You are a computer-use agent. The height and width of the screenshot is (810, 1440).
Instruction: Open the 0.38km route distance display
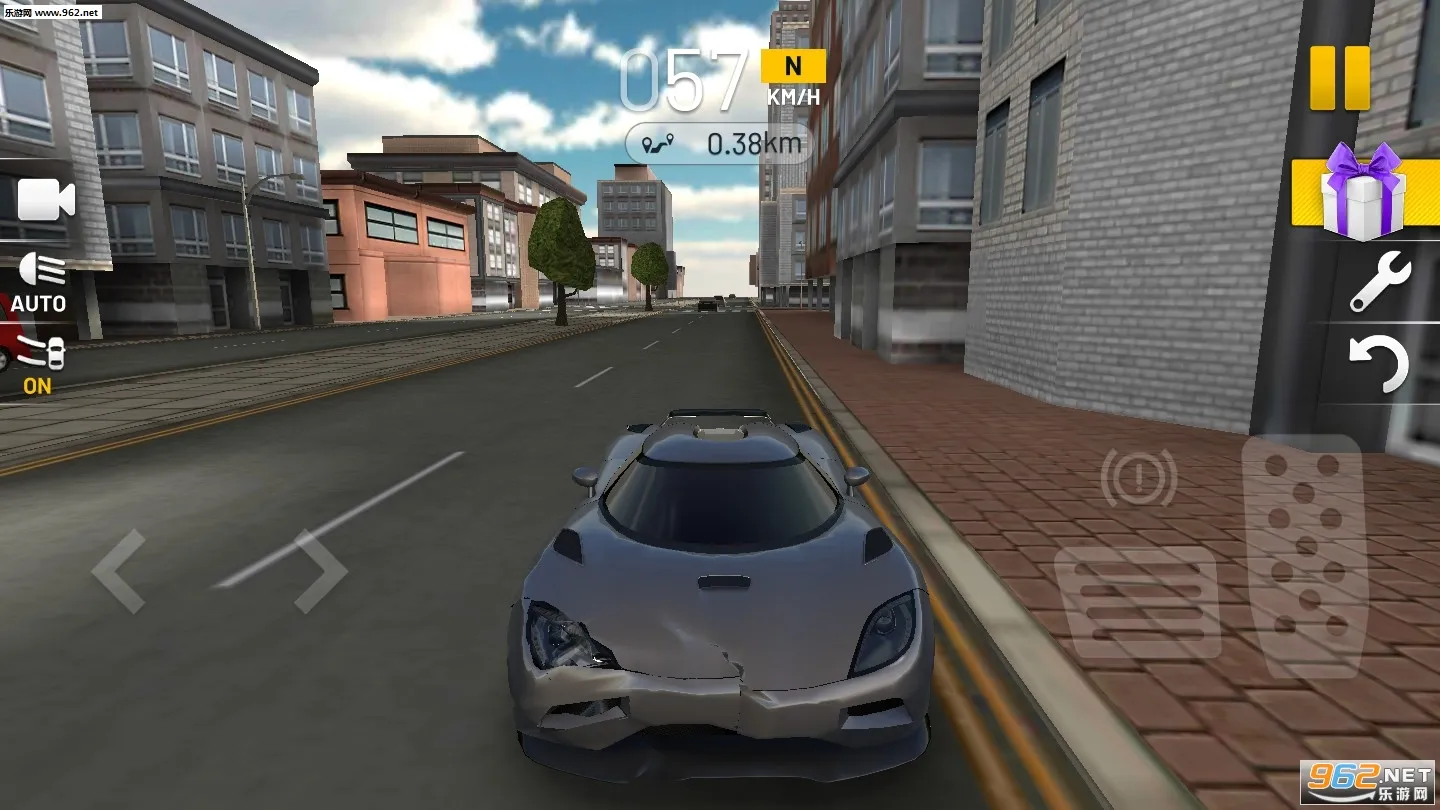(x=719, y=143)
